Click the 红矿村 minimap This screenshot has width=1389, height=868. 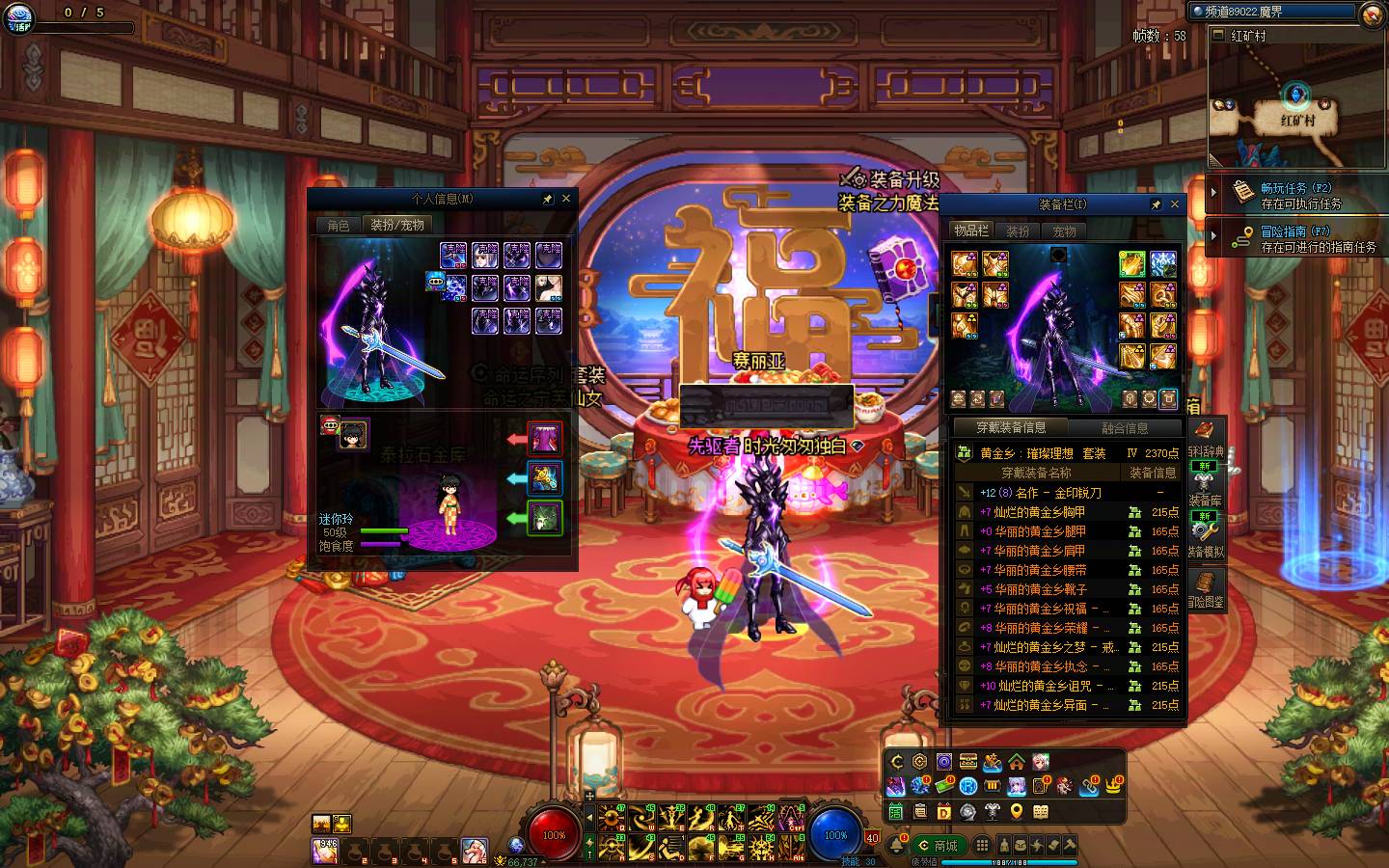click(1296, 104)
